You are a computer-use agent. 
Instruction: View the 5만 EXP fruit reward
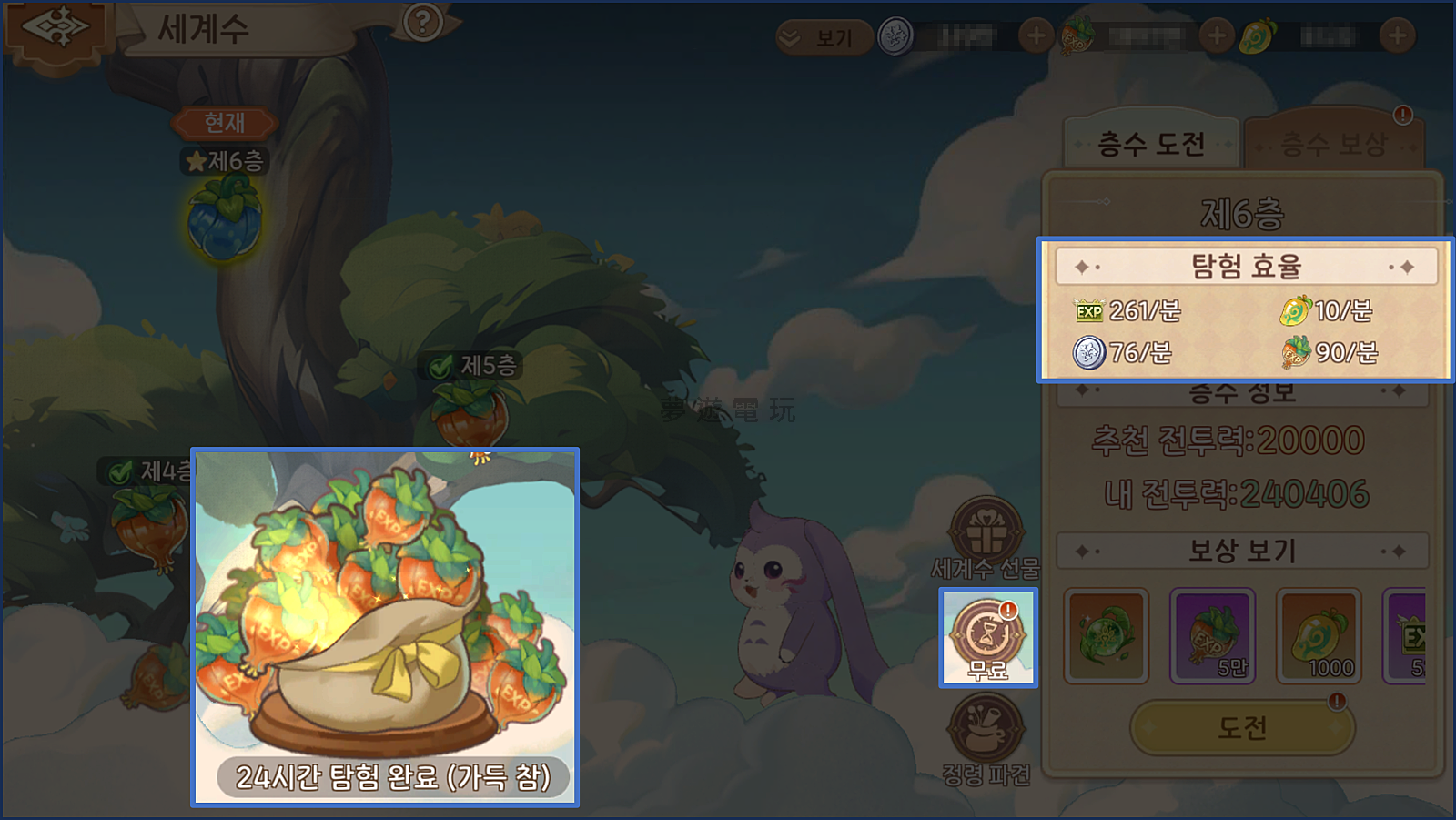1213,635
